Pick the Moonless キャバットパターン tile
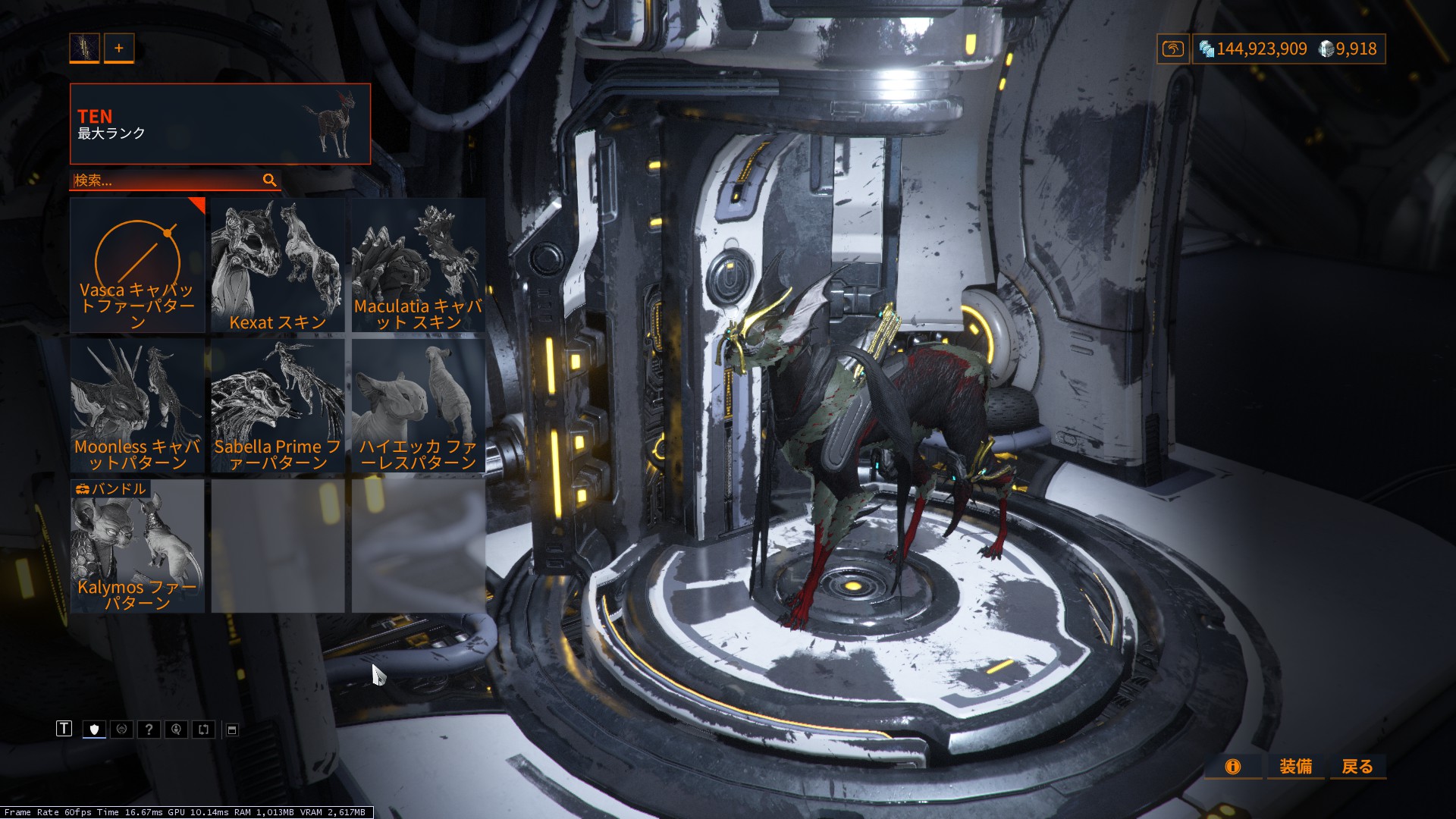 coord(137,405)
